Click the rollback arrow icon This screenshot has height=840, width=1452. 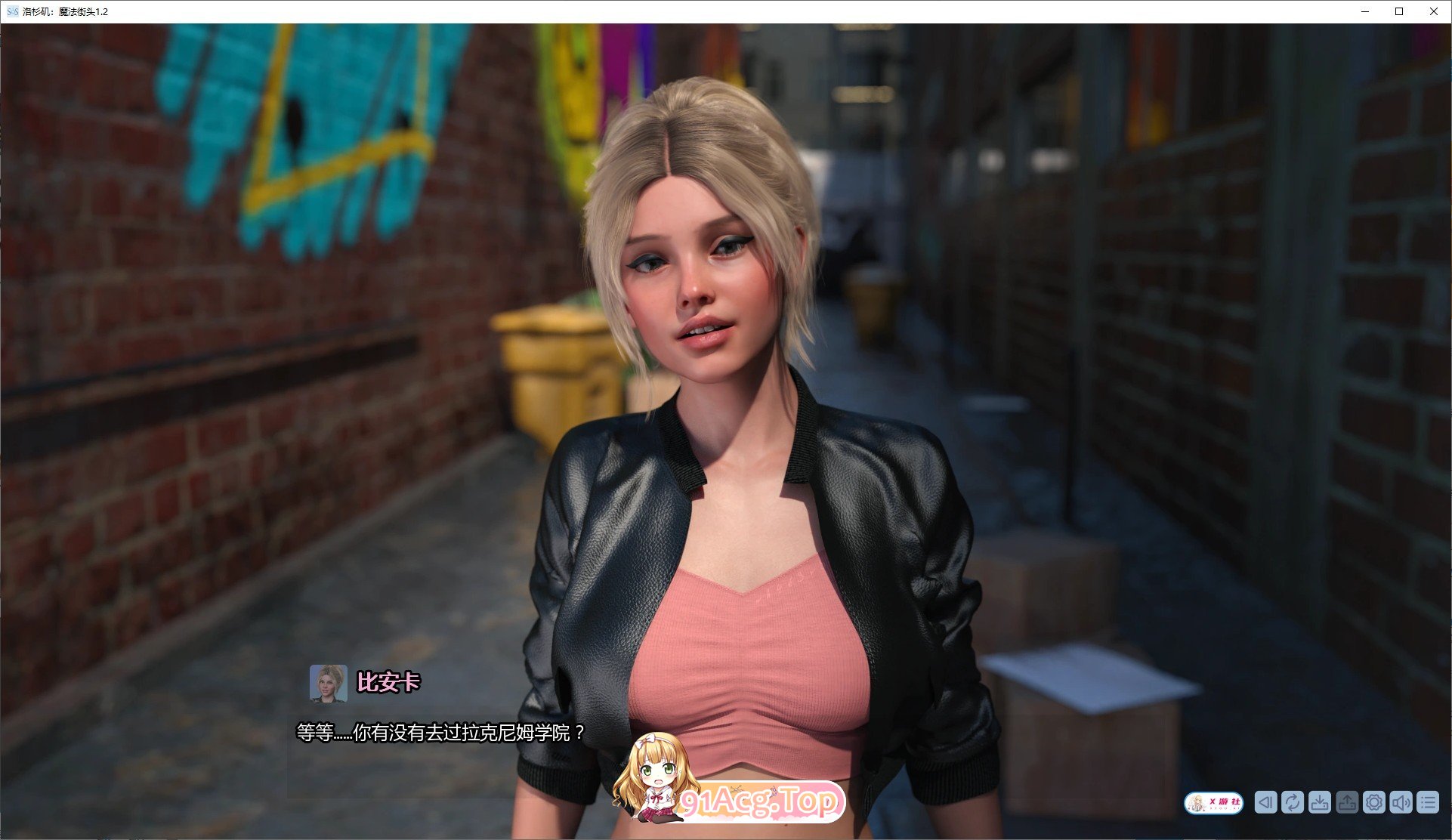pyautogui.click(x=1266, y=802)
